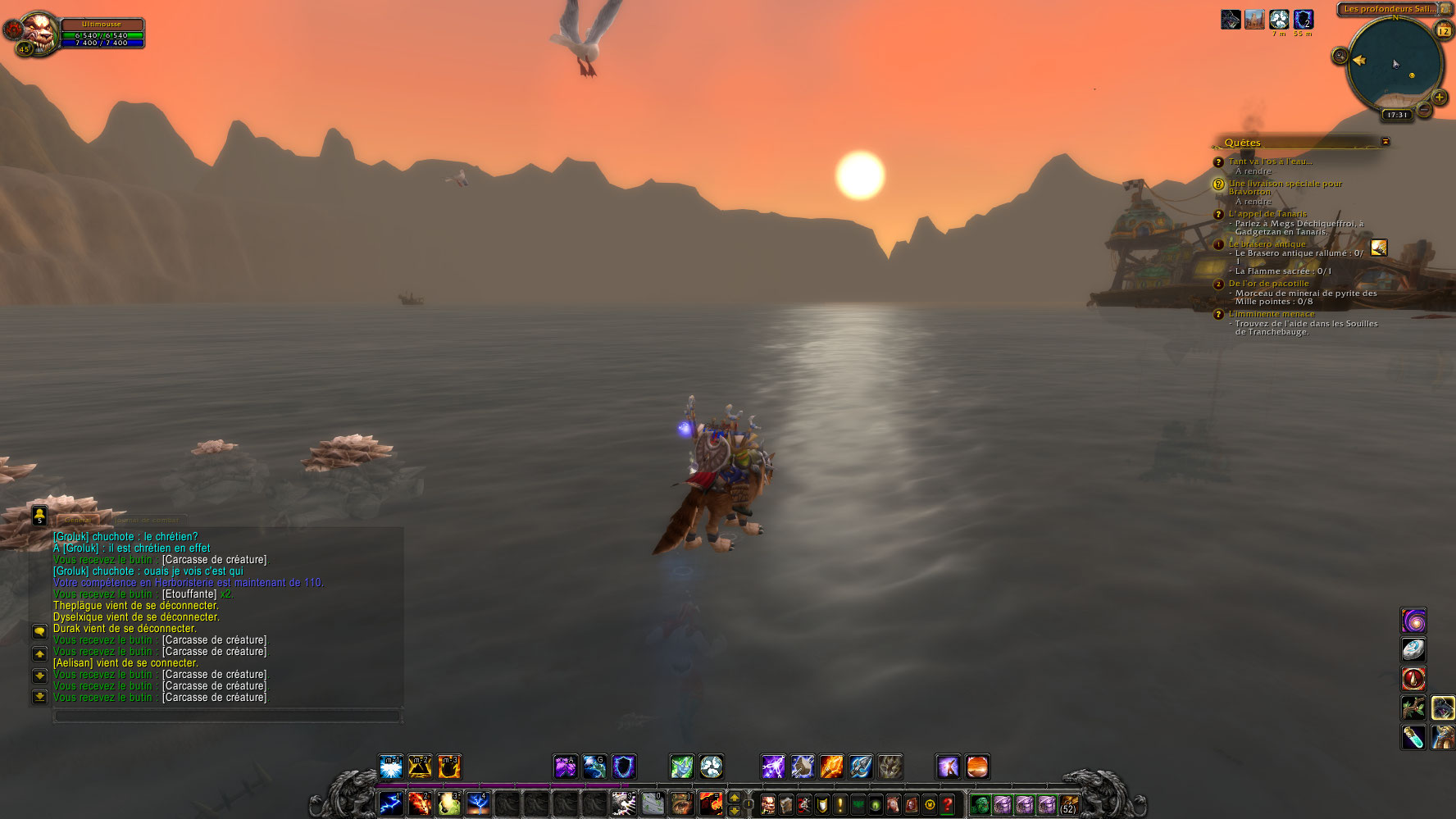Screen dimensions: 1456x819
Task: Zoom in the minimap with plus button
Action: click(1440, 98)
